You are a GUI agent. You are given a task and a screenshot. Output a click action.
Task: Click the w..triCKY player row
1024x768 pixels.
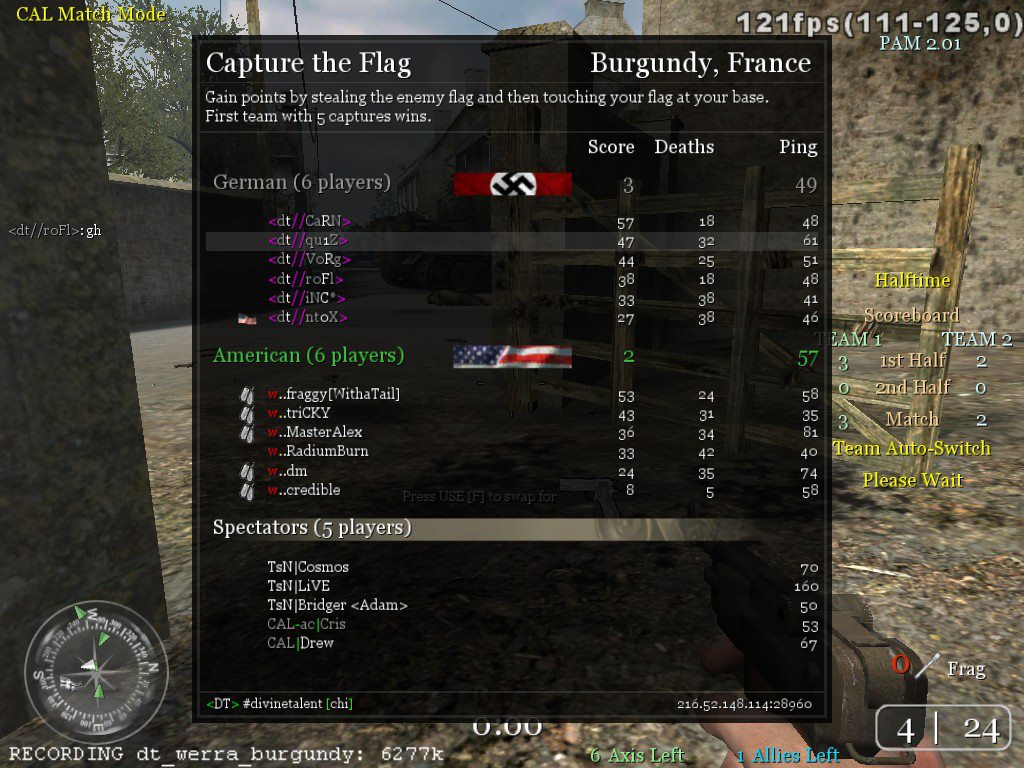pyautogui.click(x=308, y=413)
